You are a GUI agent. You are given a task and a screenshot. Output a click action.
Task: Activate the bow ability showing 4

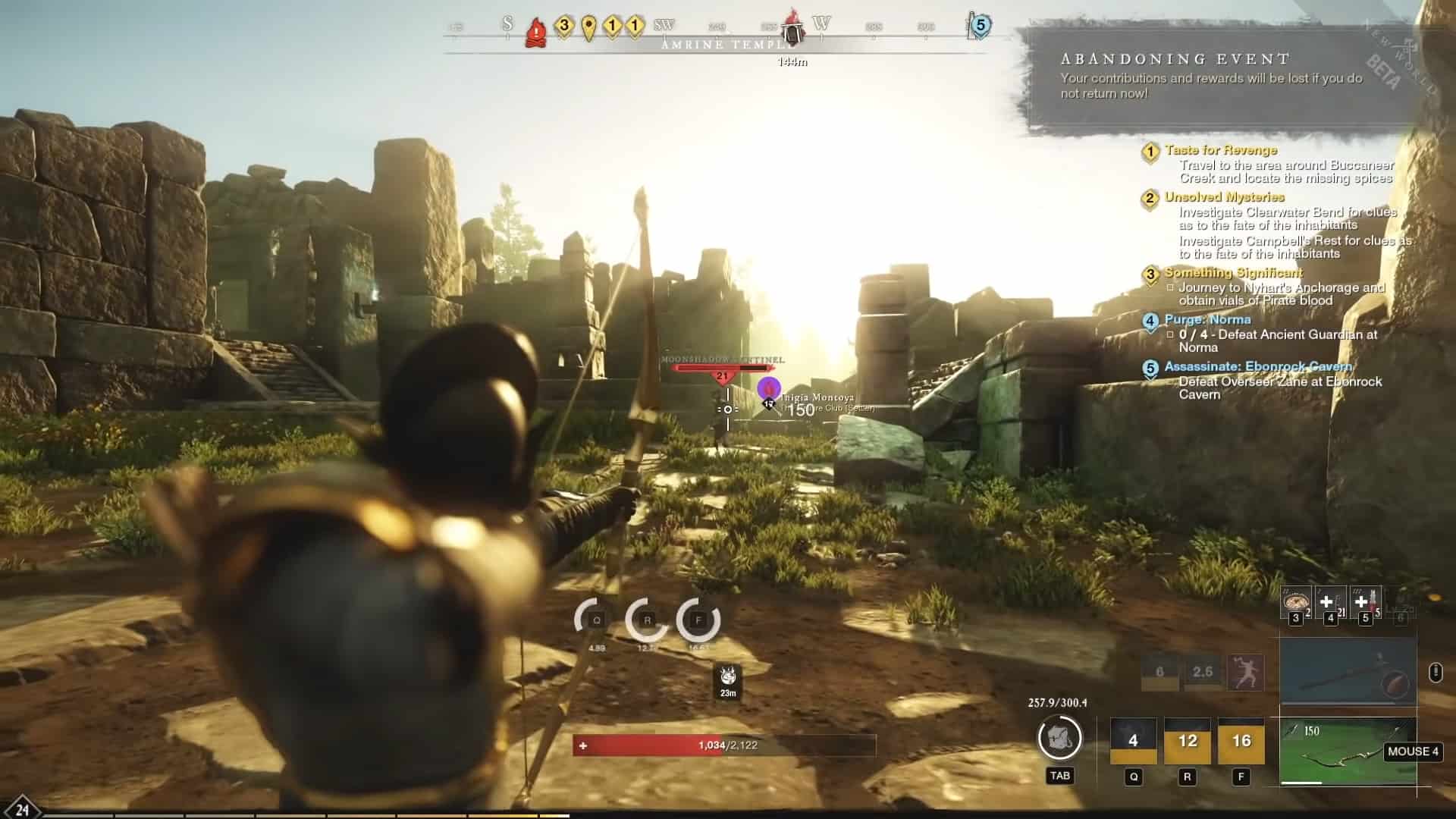1133,741
